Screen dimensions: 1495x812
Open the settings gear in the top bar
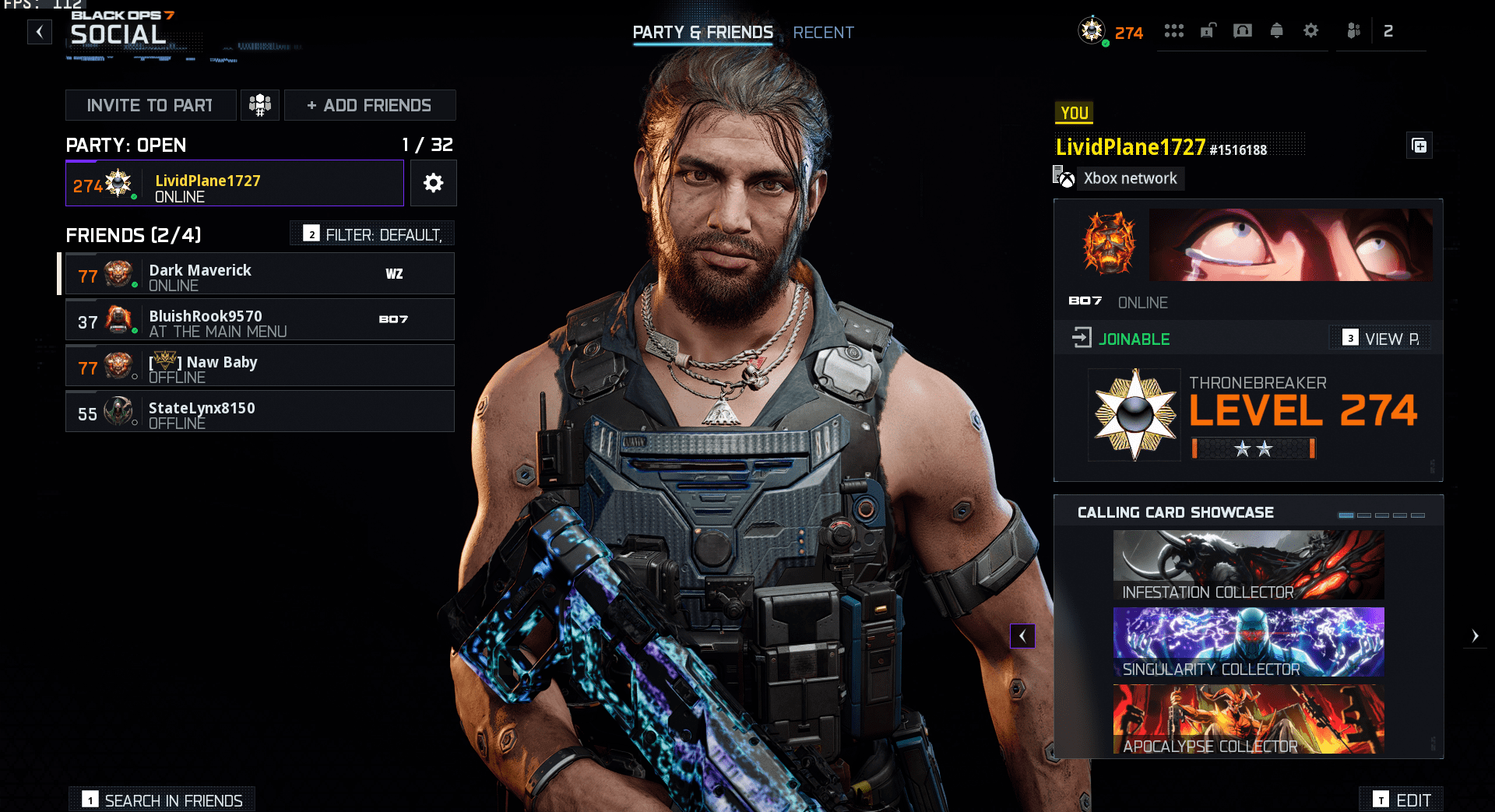click(1312, 31)
